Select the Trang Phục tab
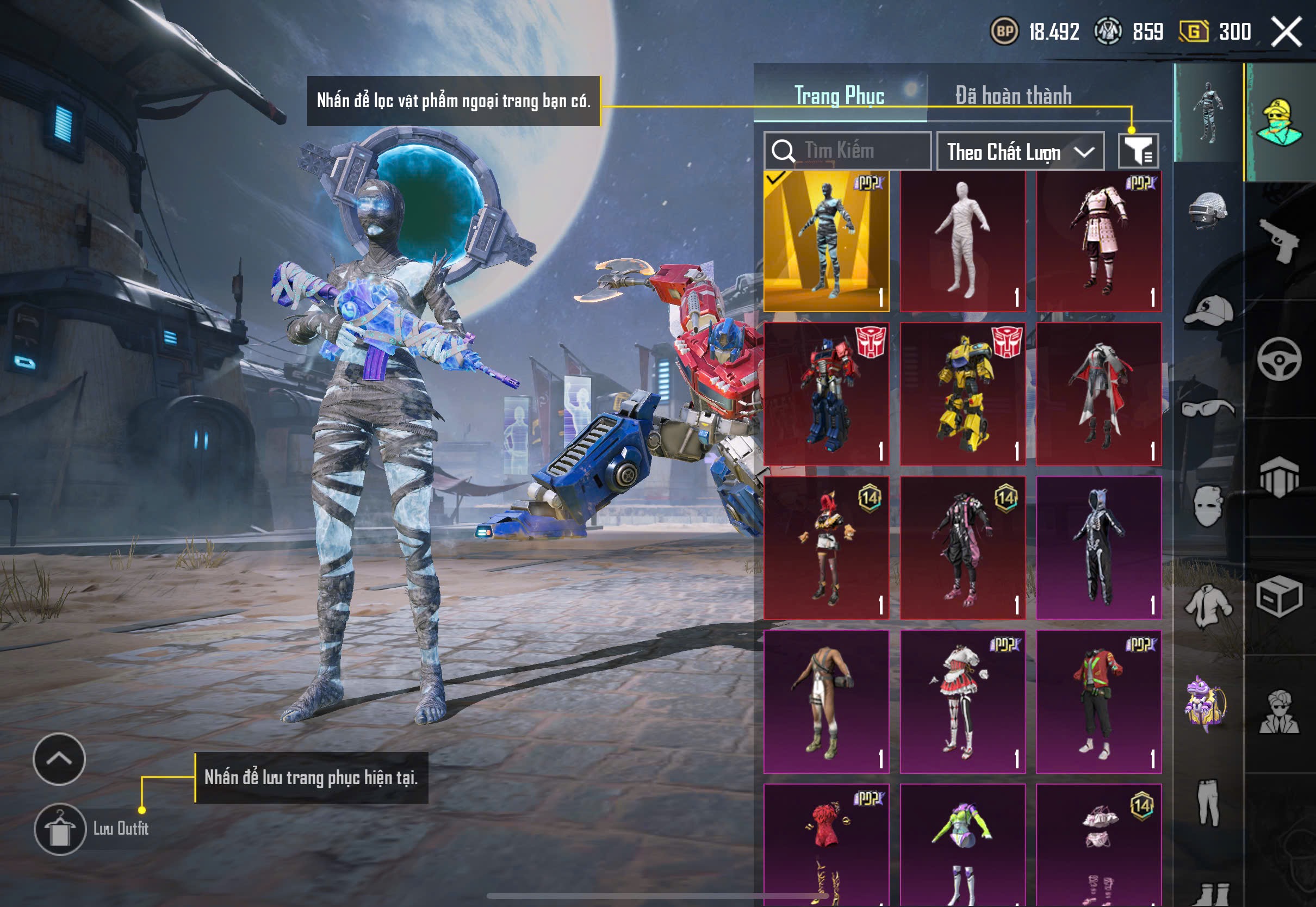The image size is (1316, 907). click(839, 96)
